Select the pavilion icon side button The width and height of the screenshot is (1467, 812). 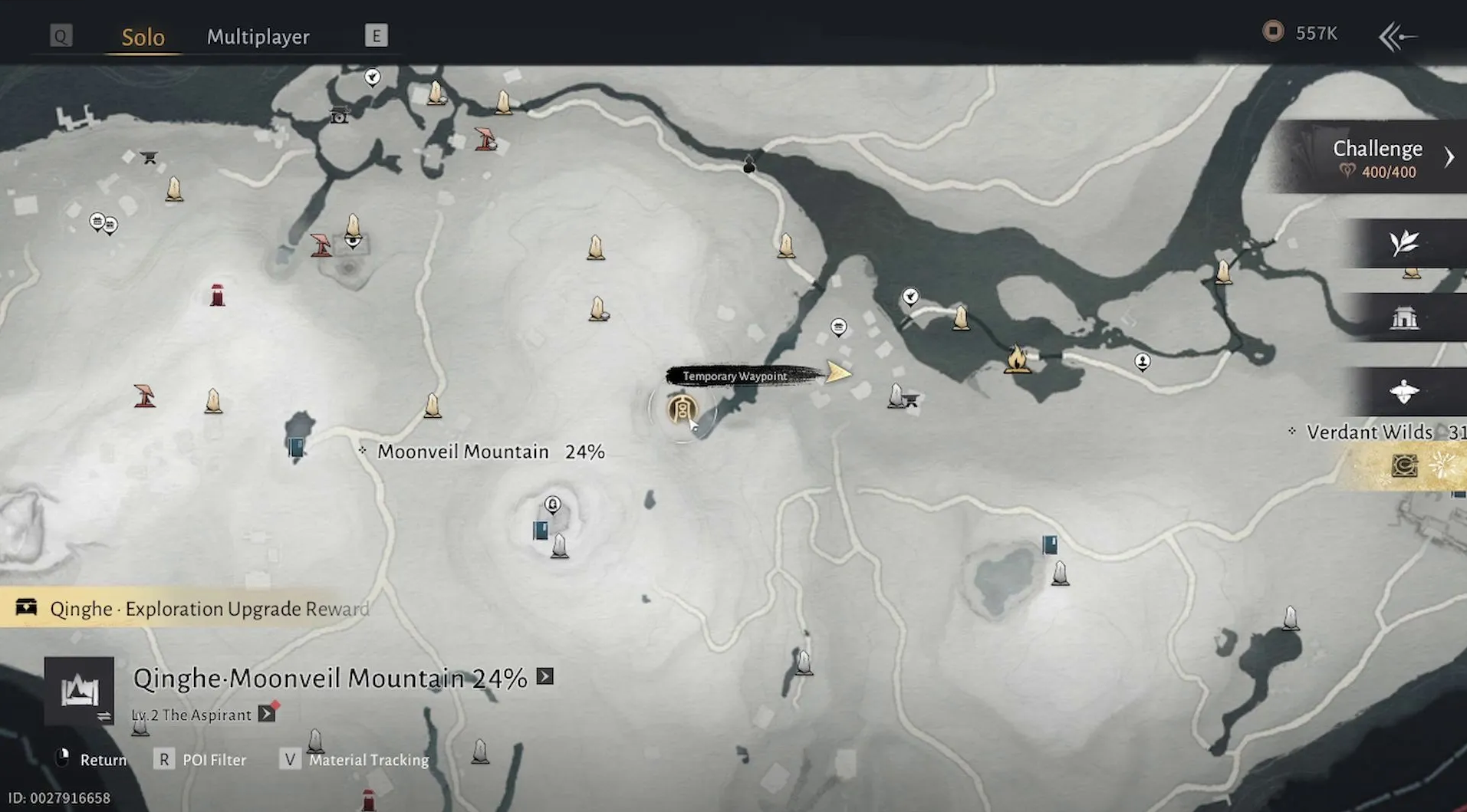[1404, 317]
